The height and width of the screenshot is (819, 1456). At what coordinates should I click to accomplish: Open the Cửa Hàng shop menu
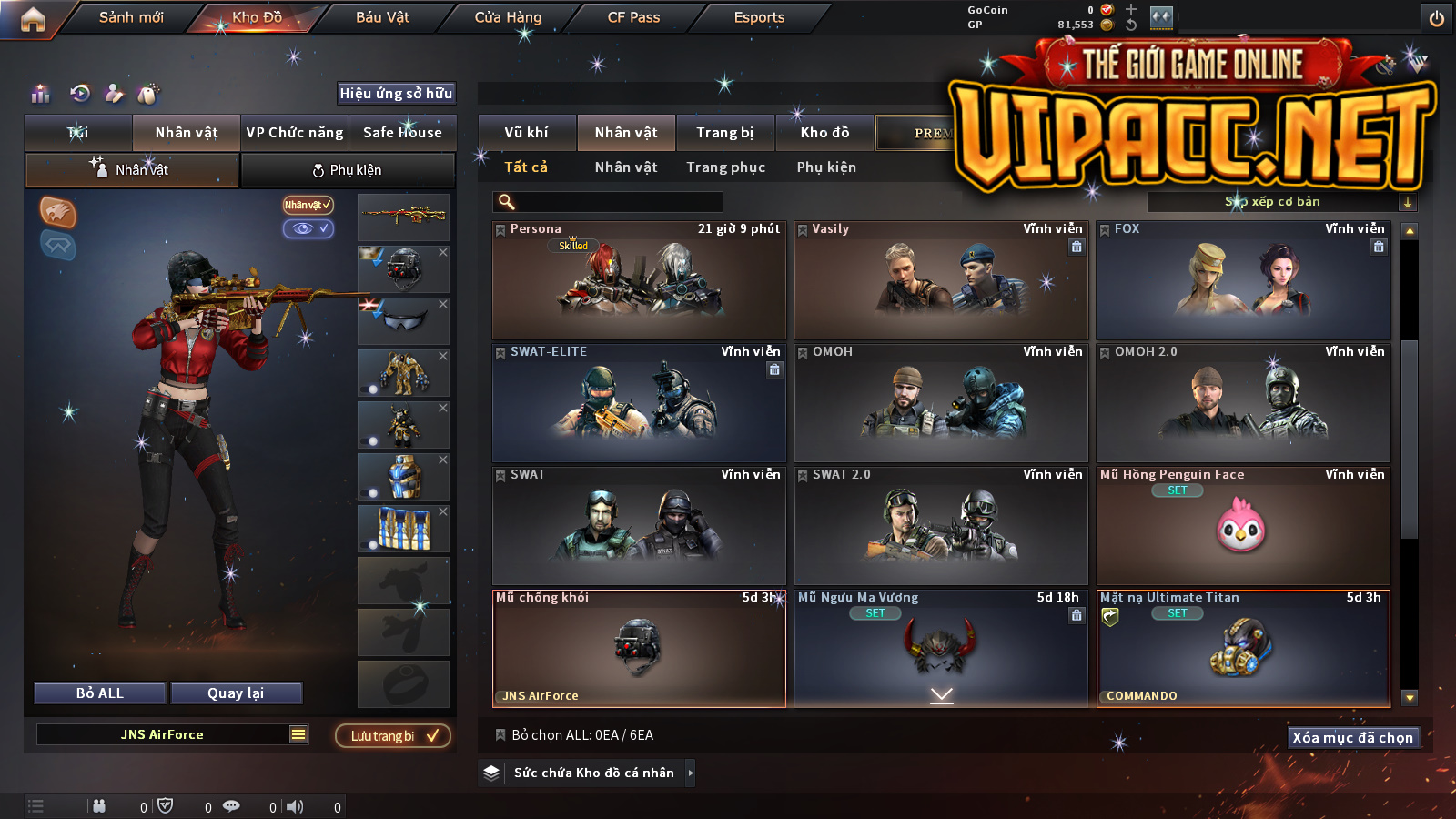point(508,17)
